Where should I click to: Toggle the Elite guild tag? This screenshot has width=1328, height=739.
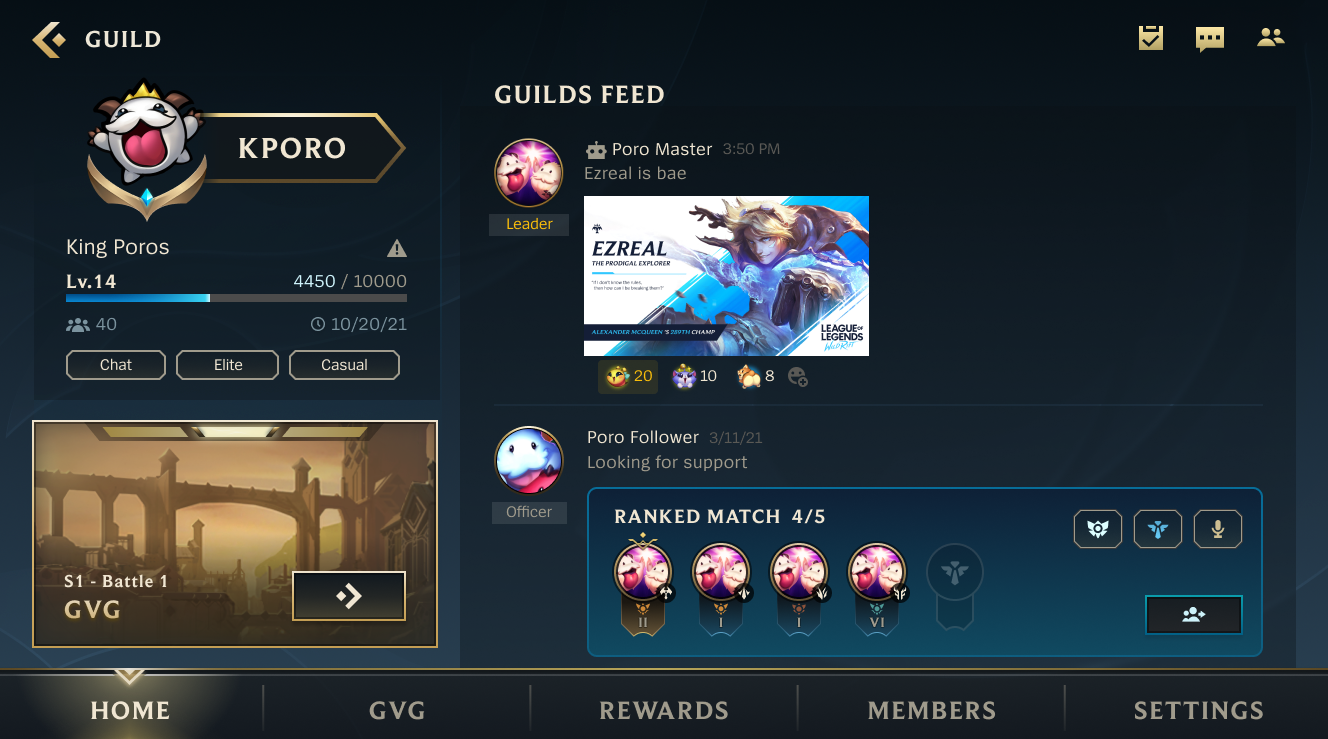(x=227, y=364)
